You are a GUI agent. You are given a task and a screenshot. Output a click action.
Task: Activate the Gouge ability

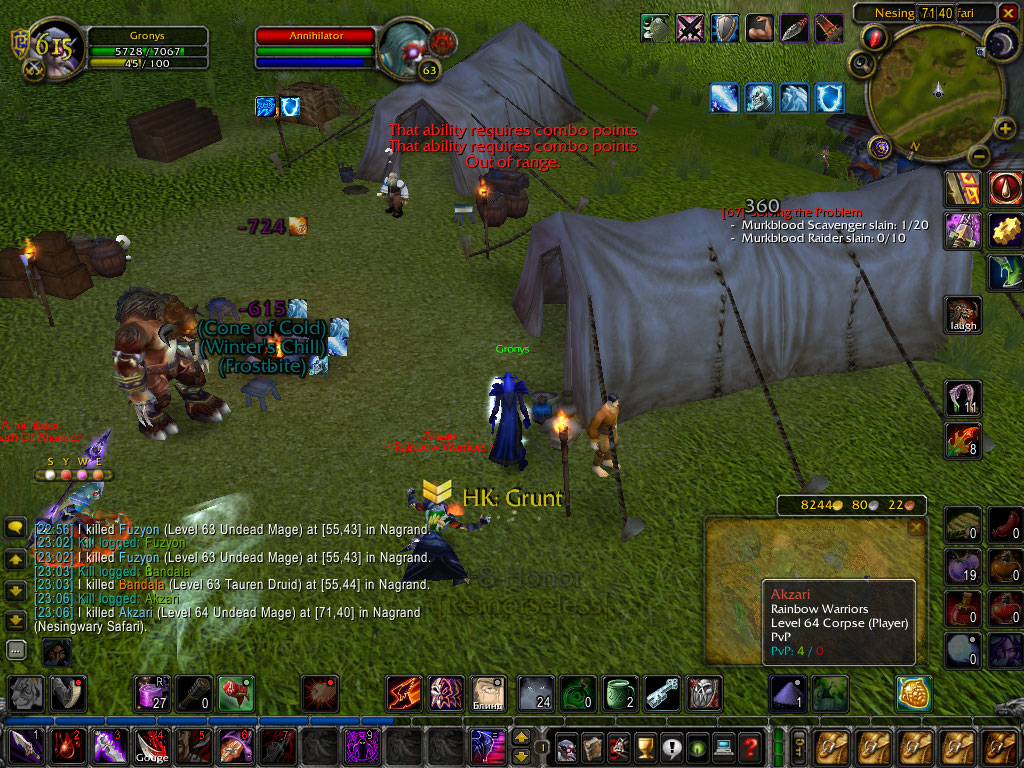pyautogui.click(x=153, y=746)
